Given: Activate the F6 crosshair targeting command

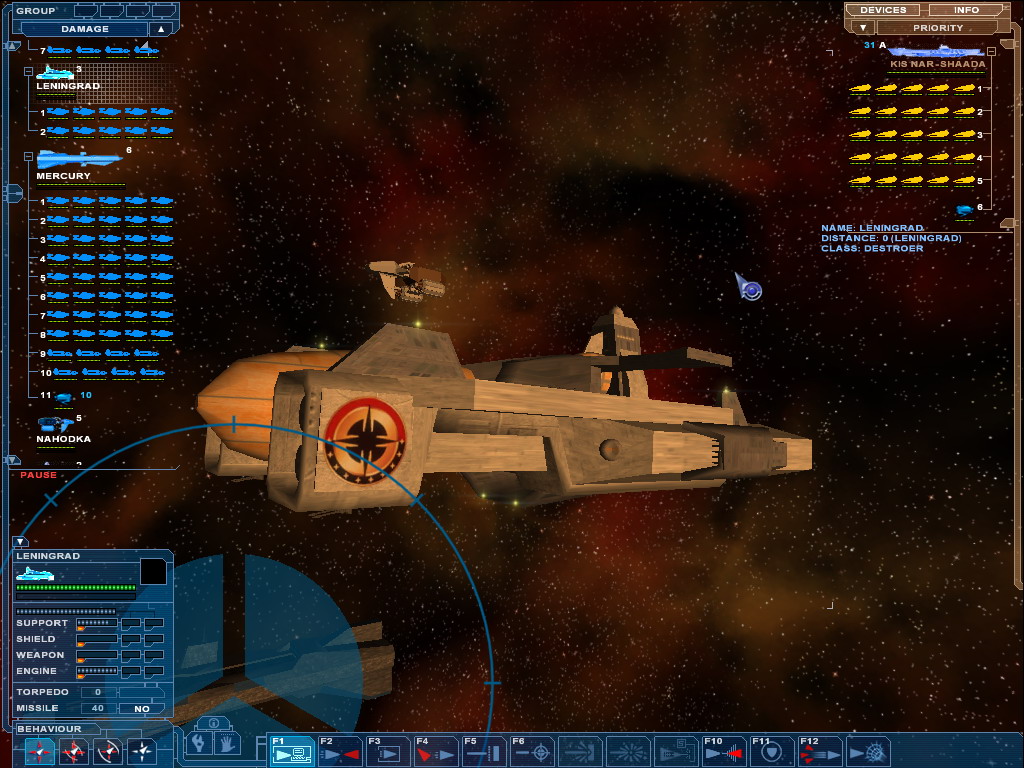Looking at the screenshot, I should coord(532,751).
